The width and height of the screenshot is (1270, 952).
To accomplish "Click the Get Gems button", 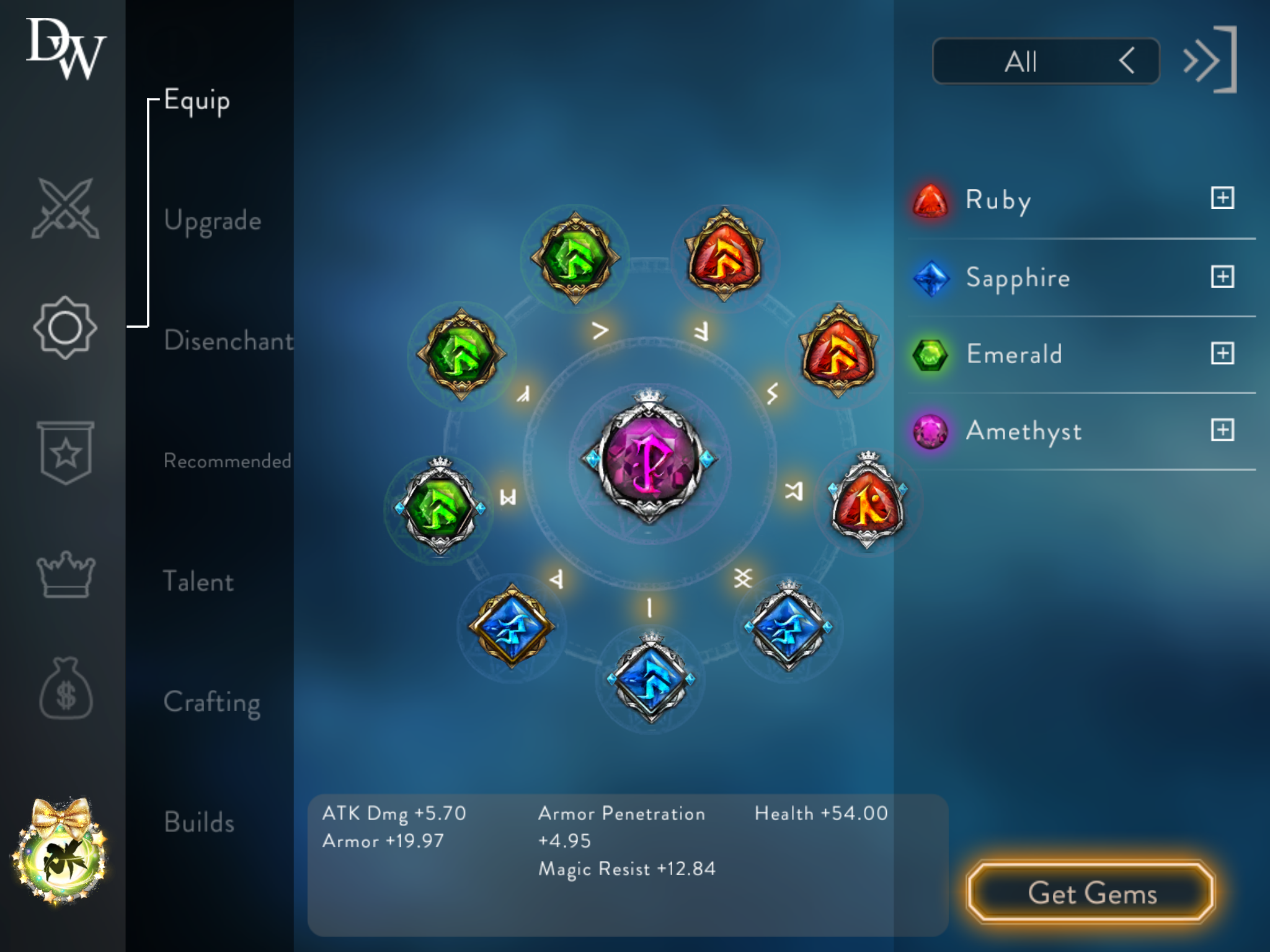I will [1091, 893].
